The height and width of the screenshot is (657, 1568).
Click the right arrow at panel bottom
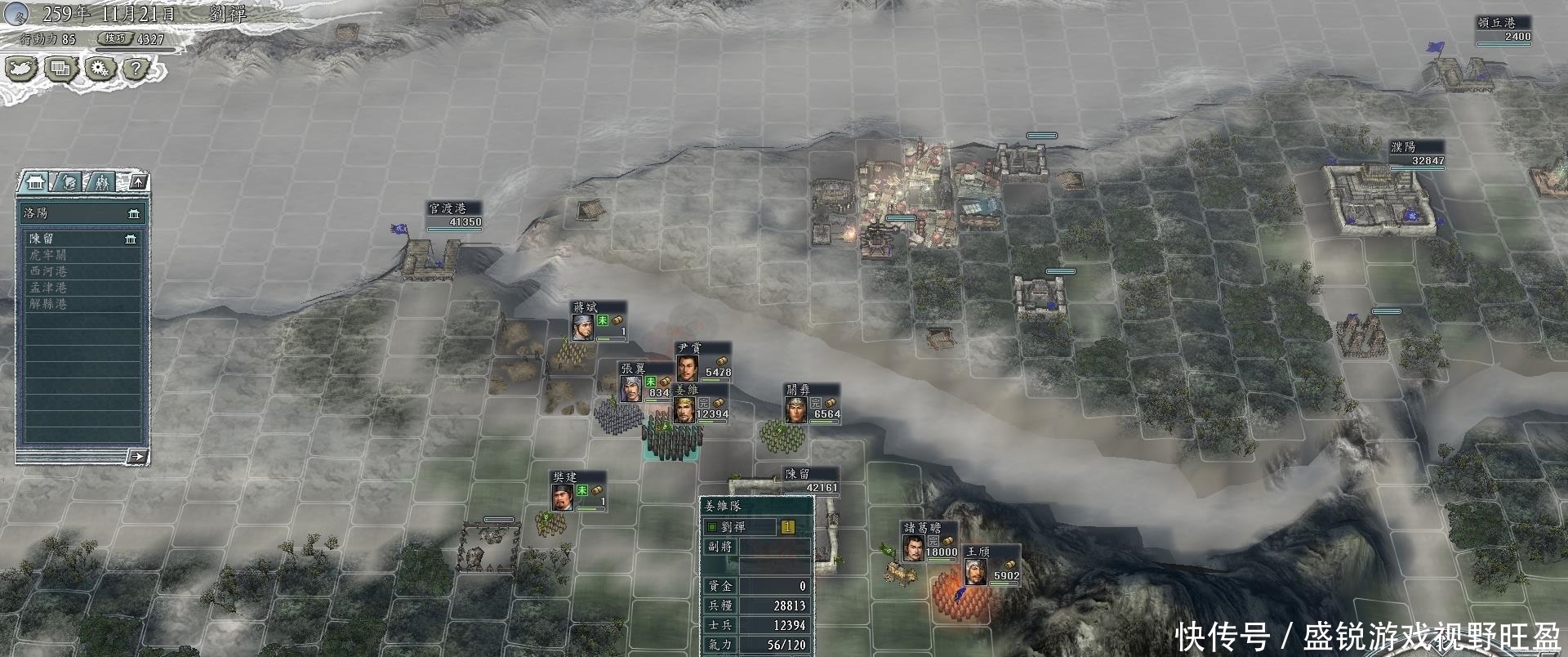click(137, 456)
